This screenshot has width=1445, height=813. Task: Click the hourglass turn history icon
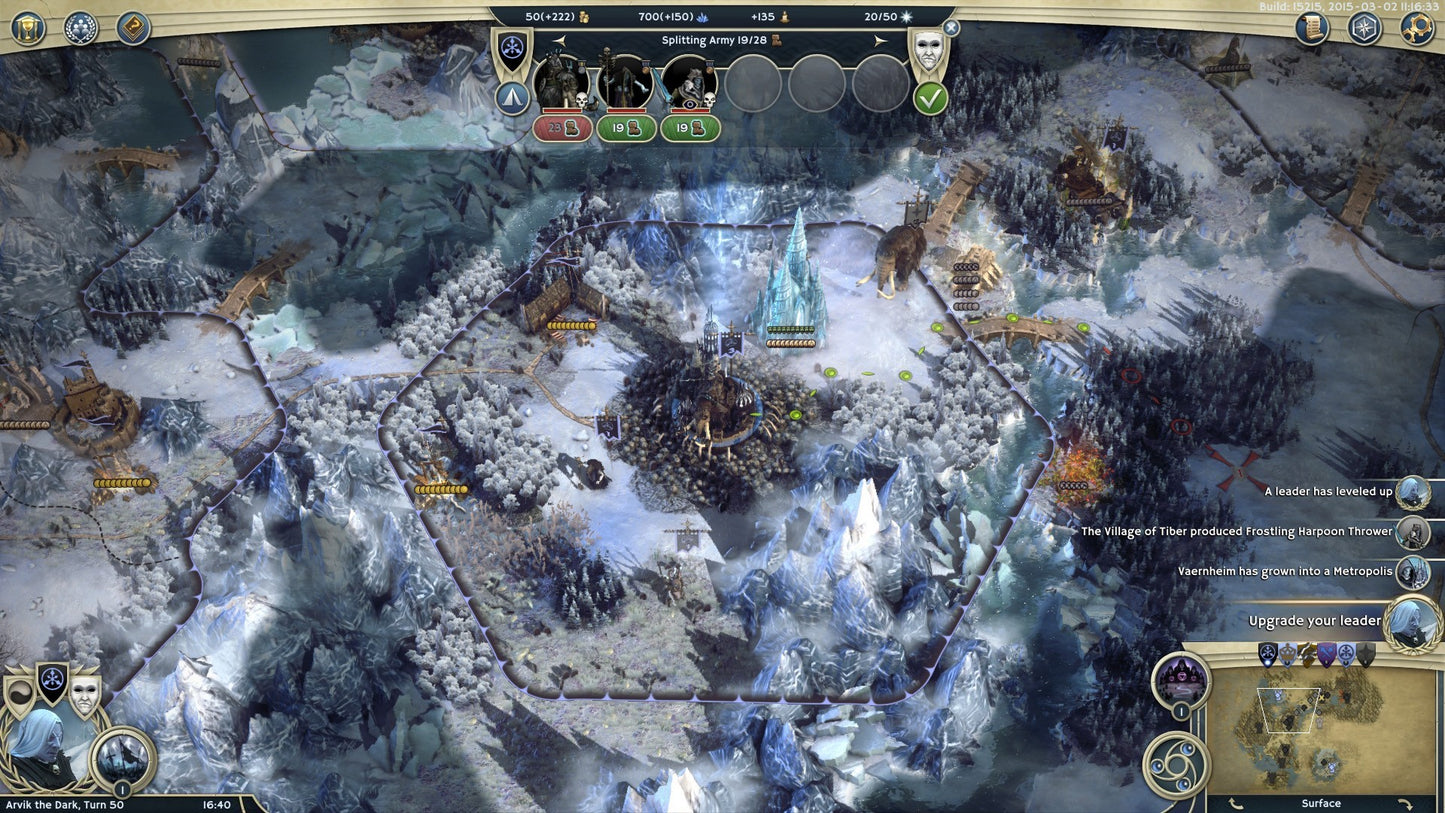(27, 27)
